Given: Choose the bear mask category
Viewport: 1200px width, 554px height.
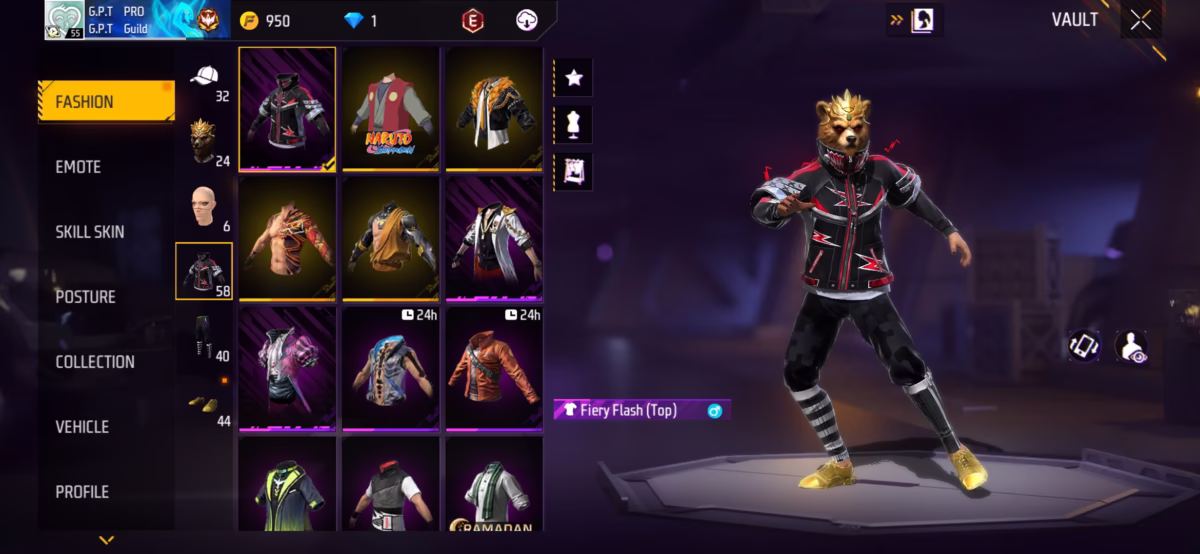Looking at the screenshot, I should (205, 142).
